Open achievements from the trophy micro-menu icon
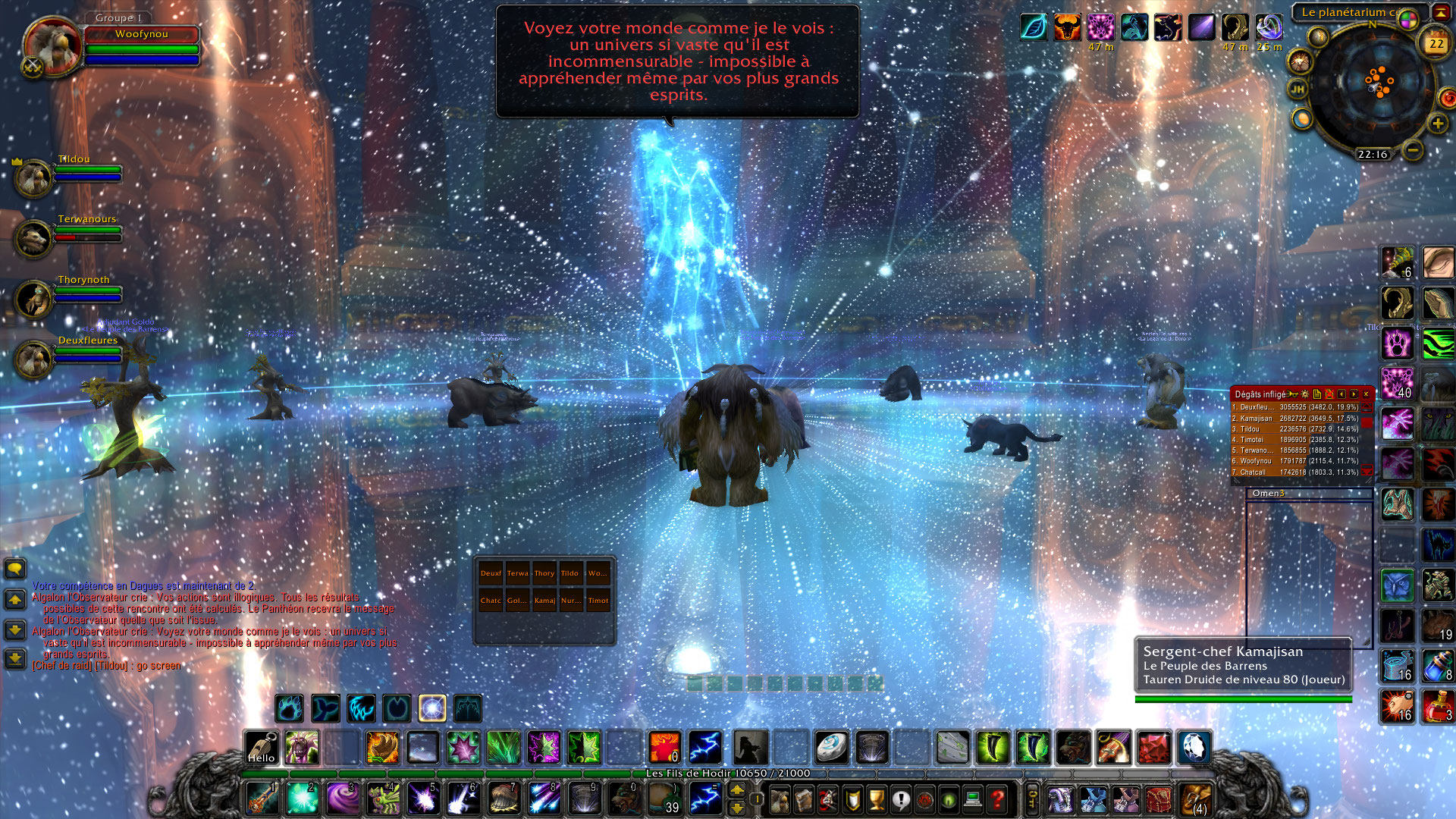 875,800
